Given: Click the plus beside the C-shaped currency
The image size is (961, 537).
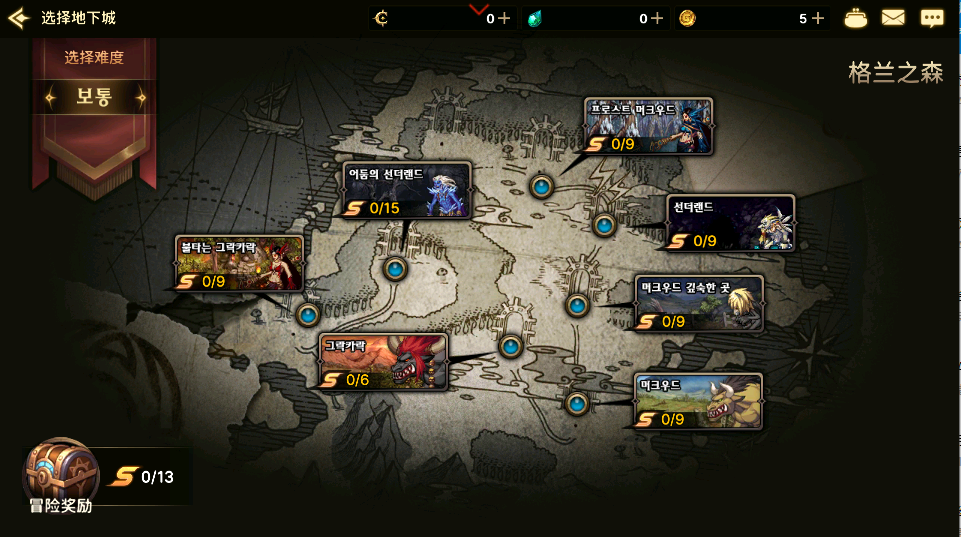Looking at the screenshot, I should click(504, 18).
